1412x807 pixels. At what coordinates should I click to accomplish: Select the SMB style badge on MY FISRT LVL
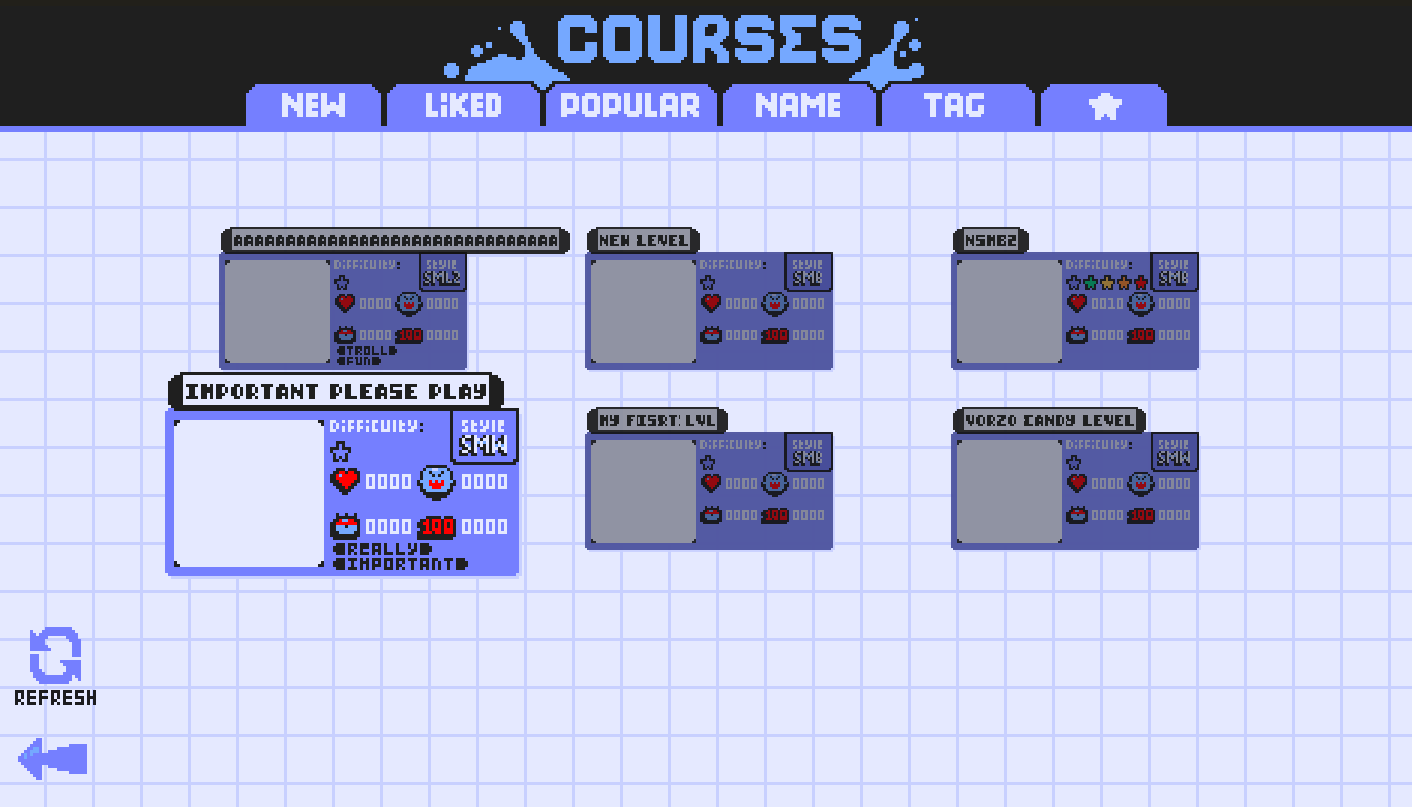pyautogui.click(x=807, y=451)
